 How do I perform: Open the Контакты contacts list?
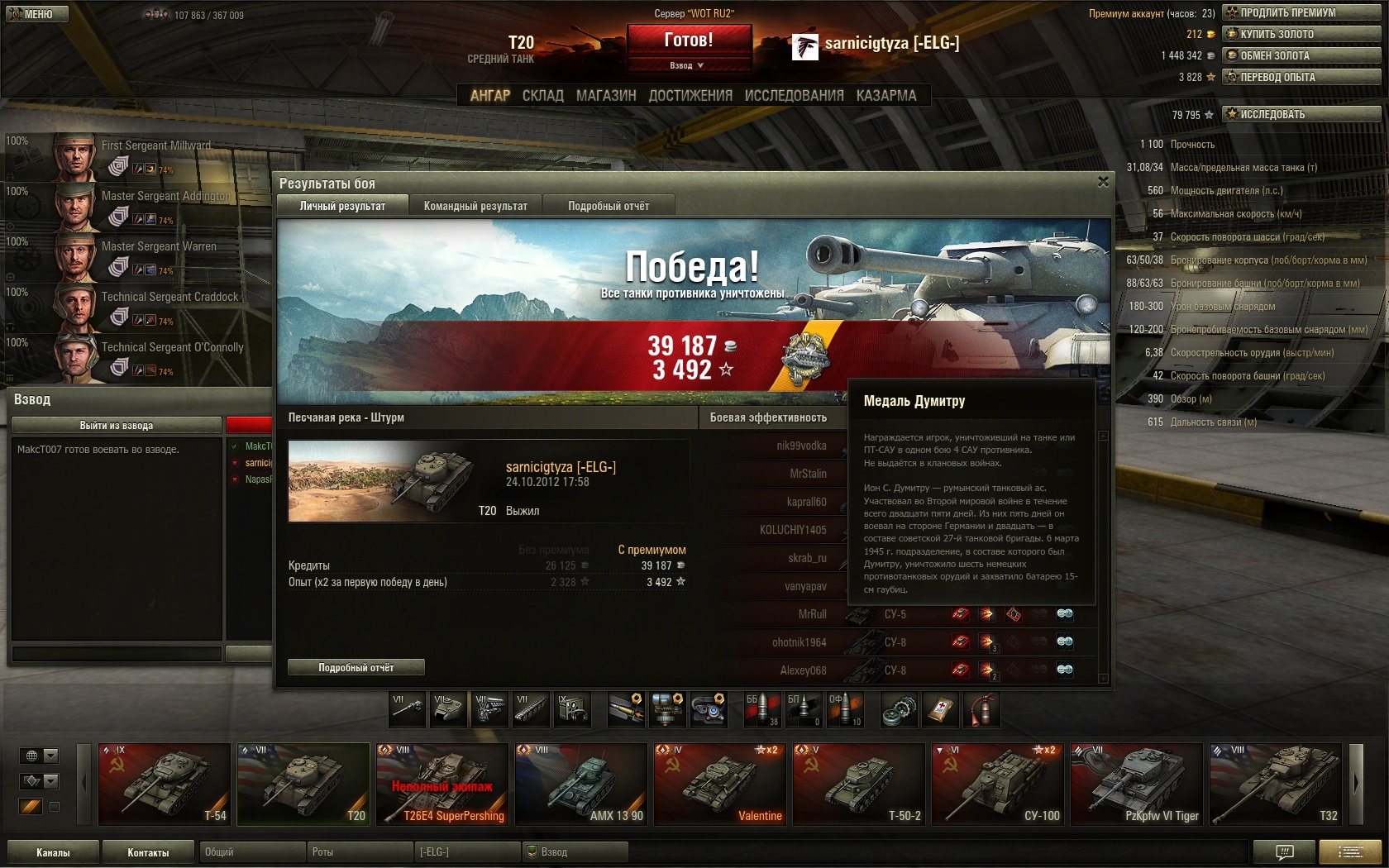point(148,852)
